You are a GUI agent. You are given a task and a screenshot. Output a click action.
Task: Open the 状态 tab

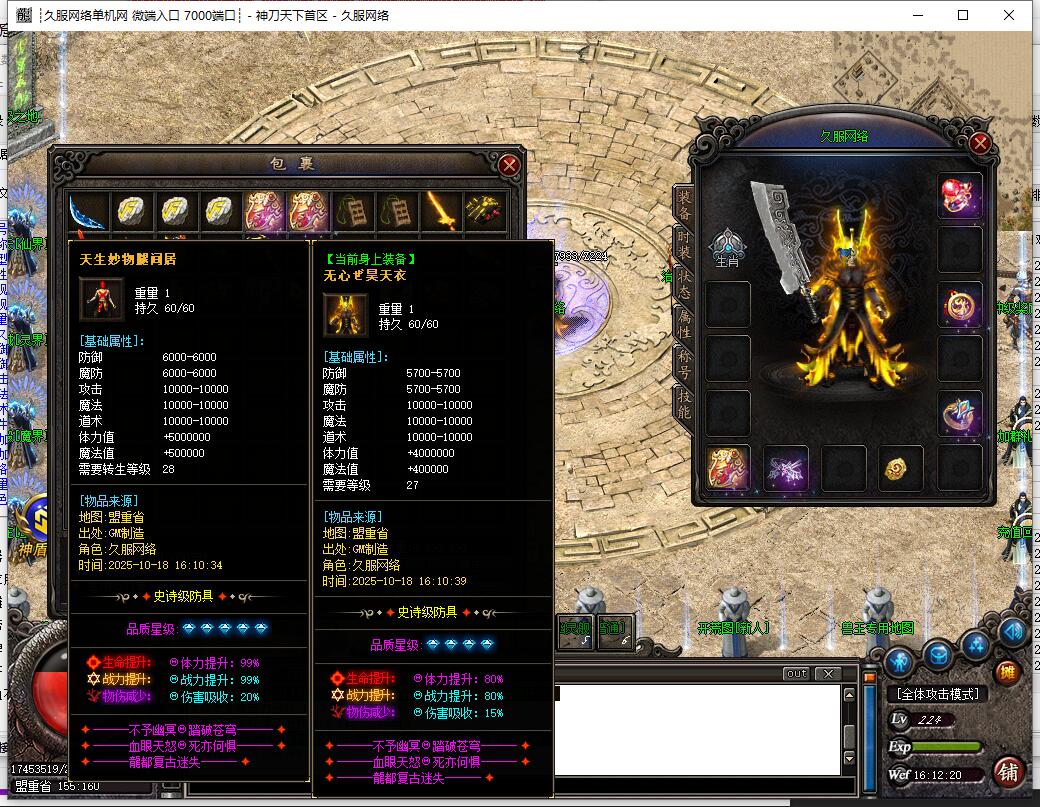tap(684, 282)
